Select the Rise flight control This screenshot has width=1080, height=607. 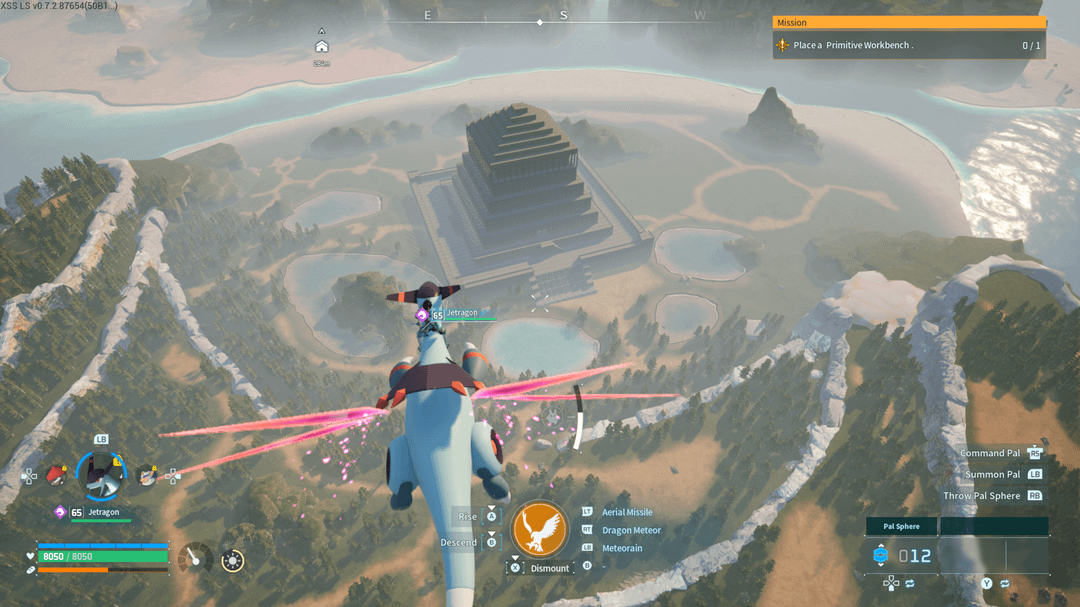click(x=468, y=516)
